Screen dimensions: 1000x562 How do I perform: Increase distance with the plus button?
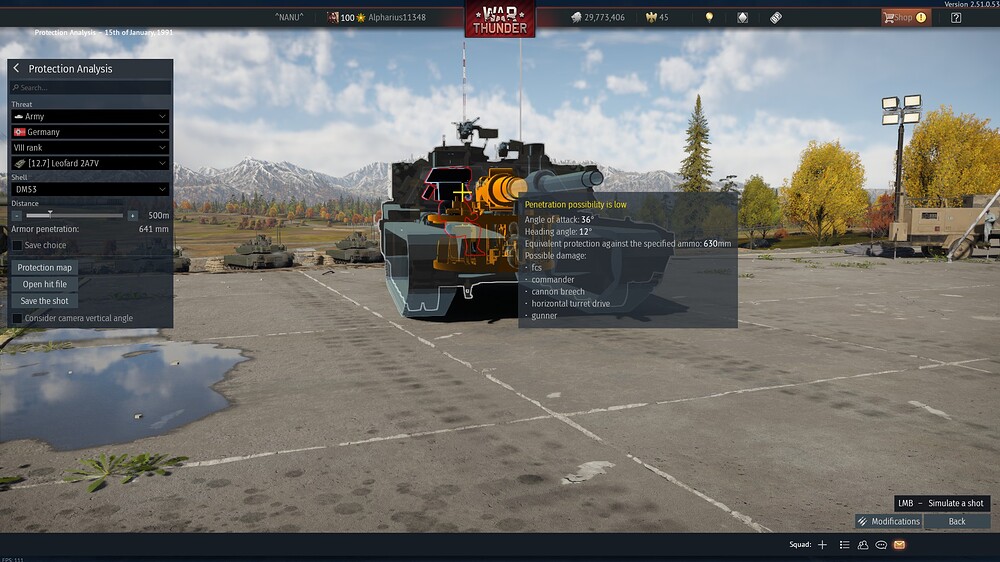pos(132,215)
